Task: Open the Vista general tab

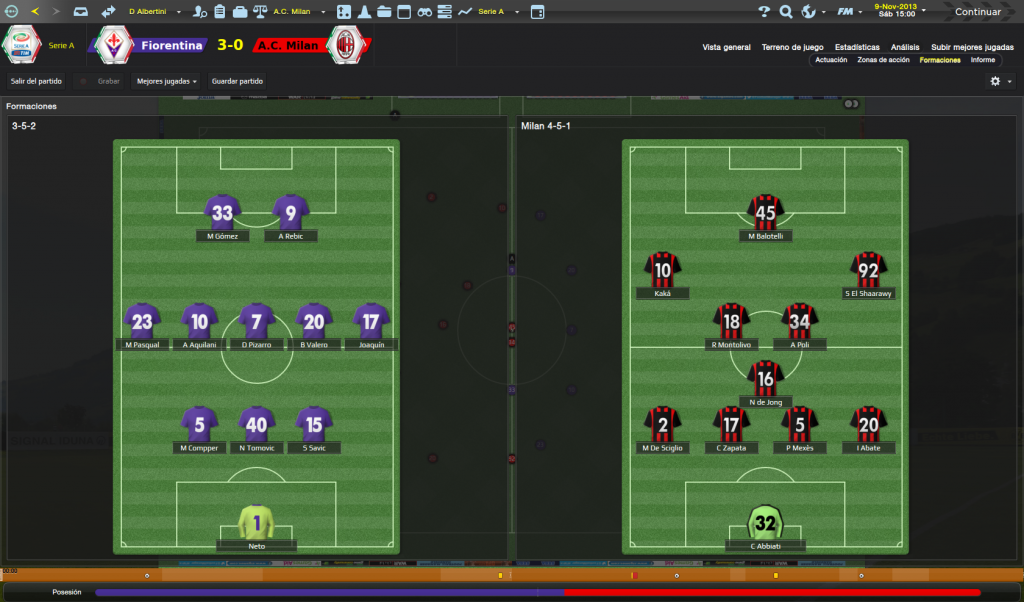Action: pyautogui.click(x=726, y=47)
